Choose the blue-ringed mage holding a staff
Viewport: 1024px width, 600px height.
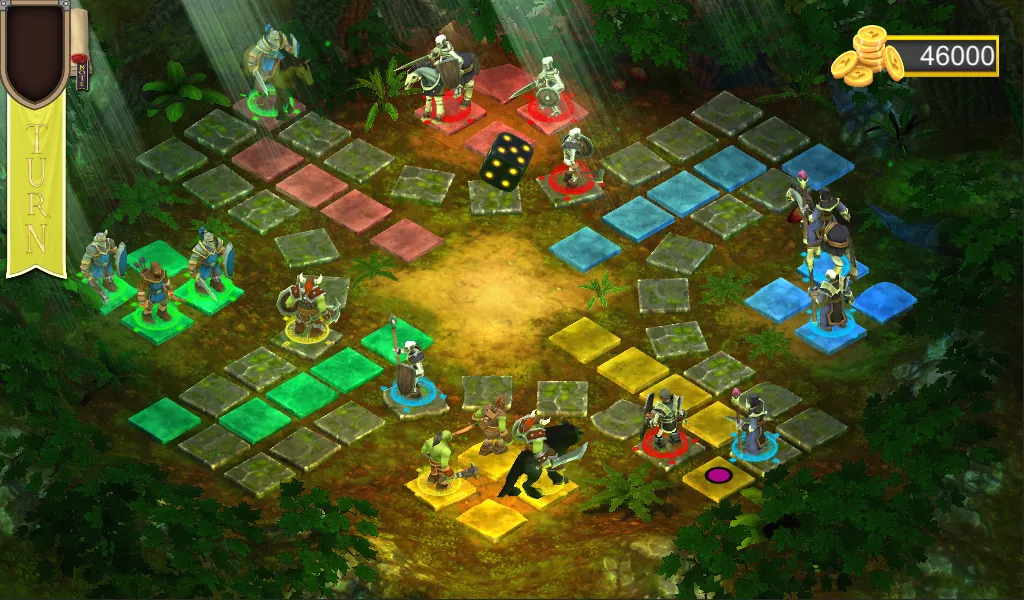pyautogui.click(x=751, y=425)
